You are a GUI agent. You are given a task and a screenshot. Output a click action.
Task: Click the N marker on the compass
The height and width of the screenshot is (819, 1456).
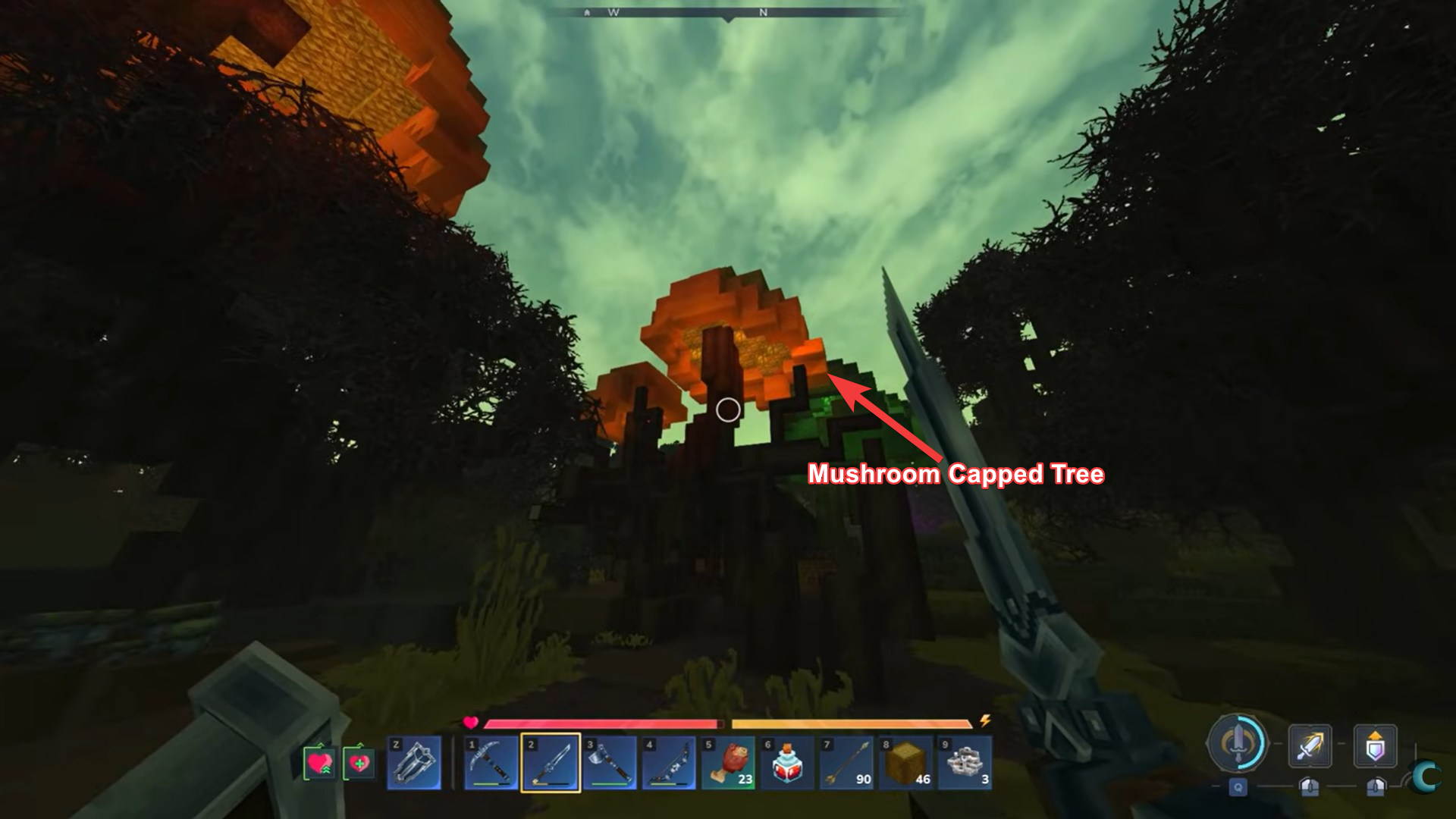pos(764,12)
